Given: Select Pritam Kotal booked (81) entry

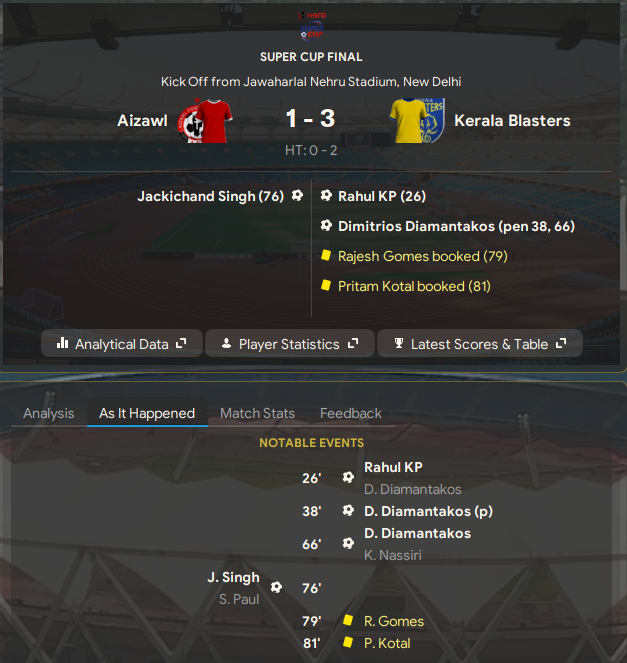Looking at the screenshot, I should [x=414, y=286].
